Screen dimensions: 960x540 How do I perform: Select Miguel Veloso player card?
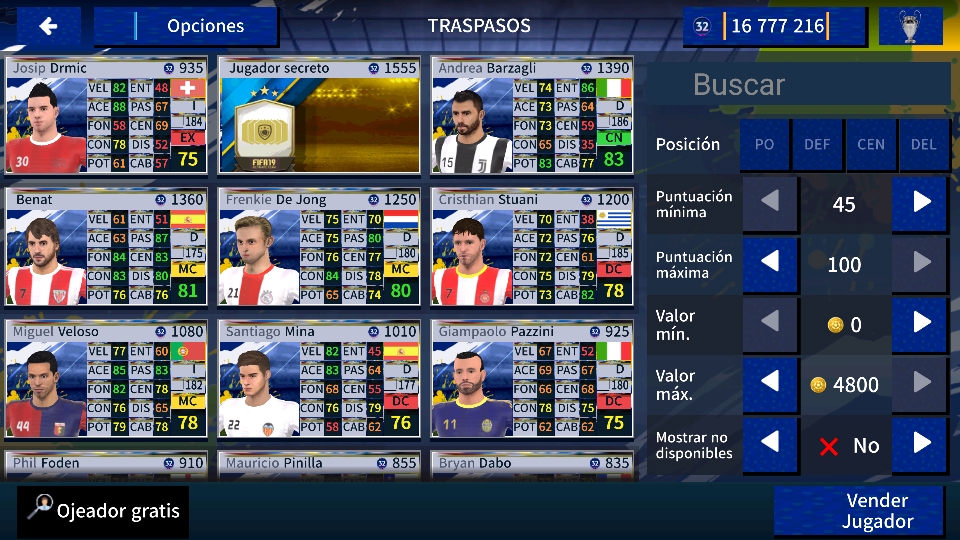point(106,379)
